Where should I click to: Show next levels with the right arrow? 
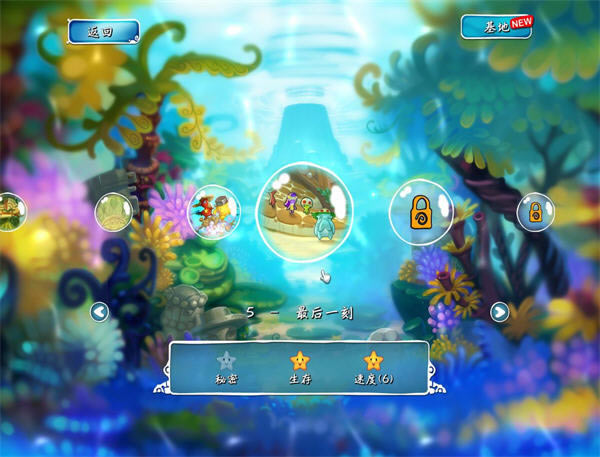pyautogui.click(x=500, y=312)
